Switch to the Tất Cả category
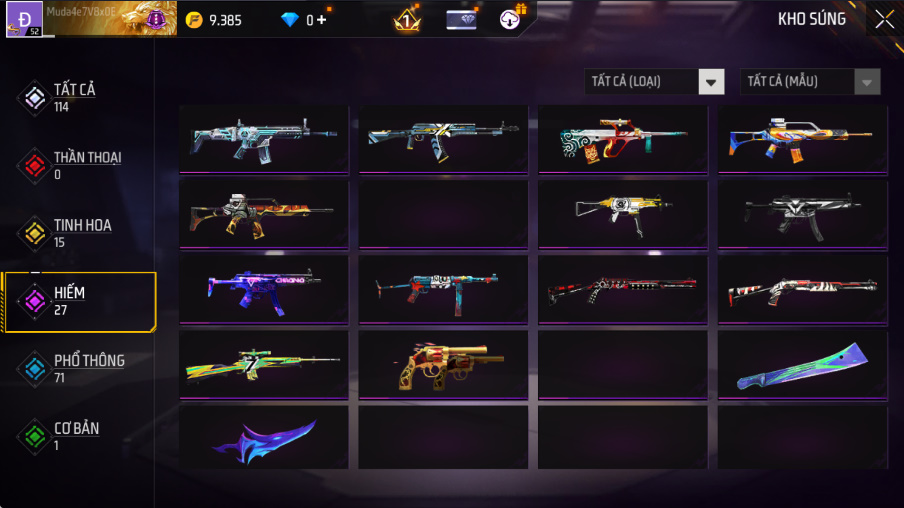 [x=74, y=96]
